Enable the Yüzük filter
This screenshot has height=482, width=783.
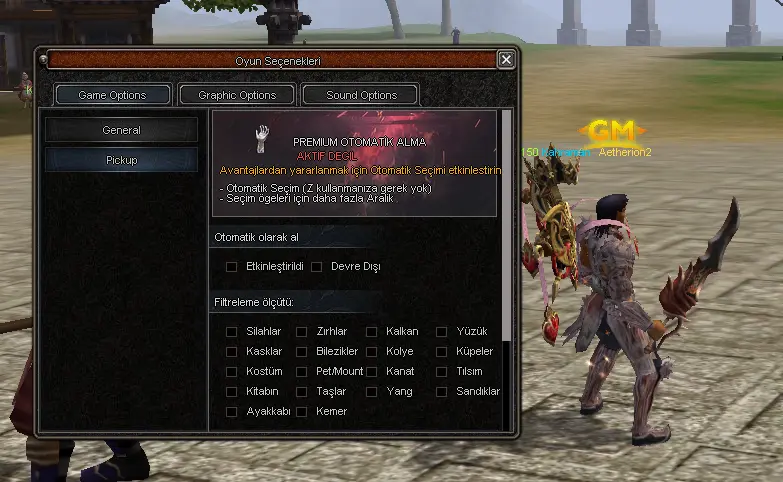(442, 332)
